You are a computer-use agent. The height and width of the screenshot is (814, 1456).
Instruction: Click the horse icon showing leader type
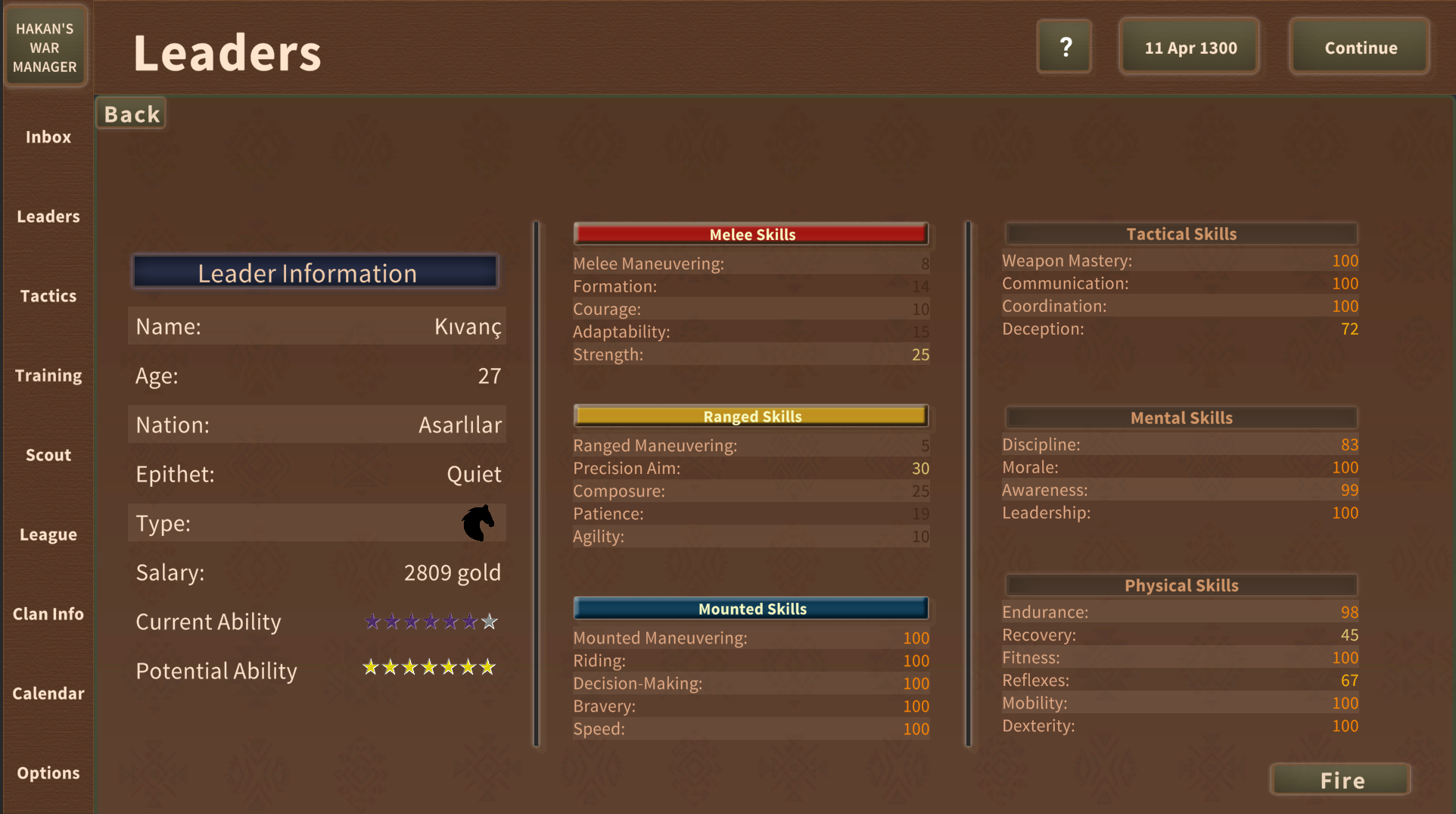coord(477,522)
